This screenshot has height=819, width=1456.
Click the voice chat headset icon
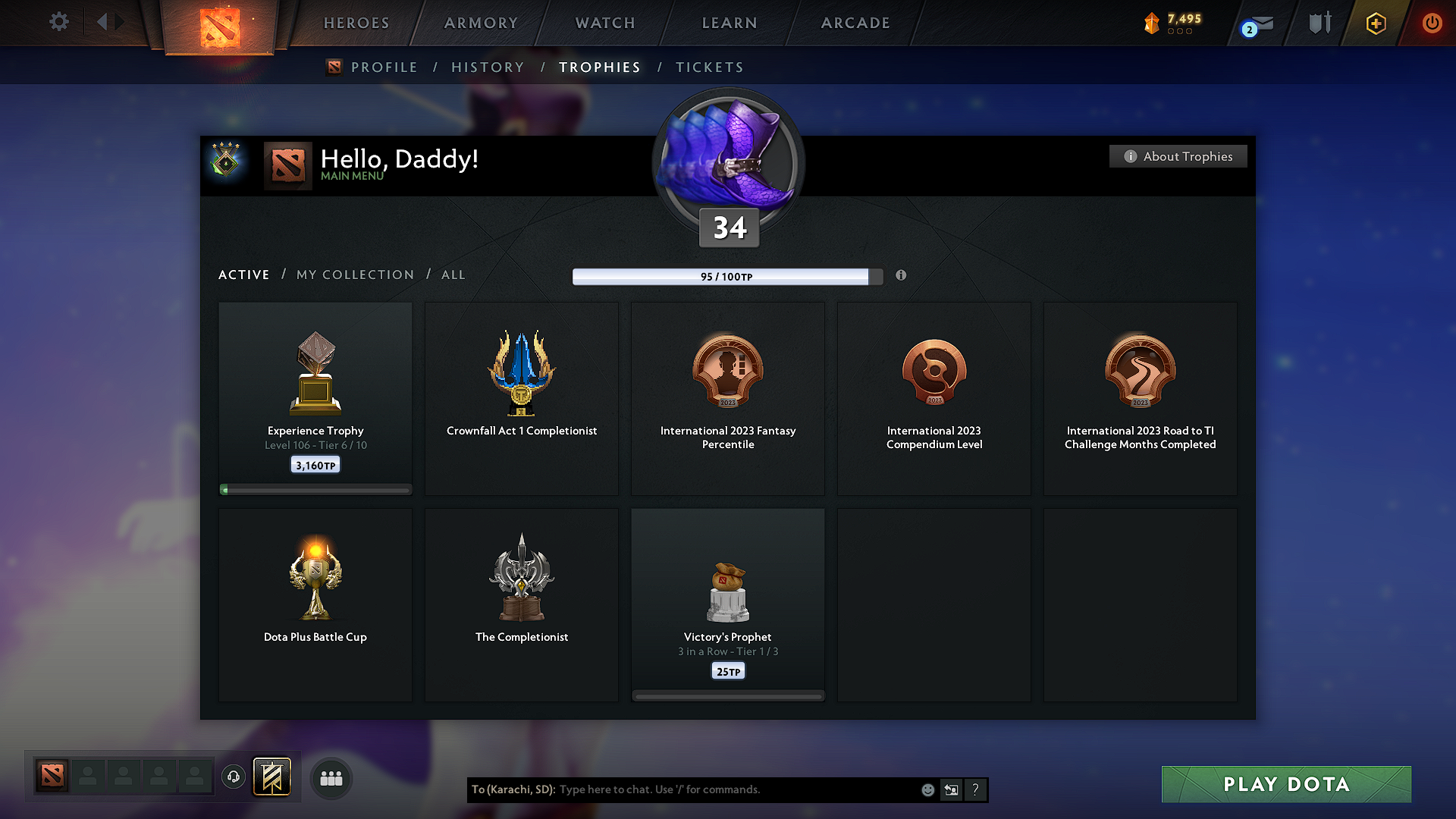[x=233, y=777]
